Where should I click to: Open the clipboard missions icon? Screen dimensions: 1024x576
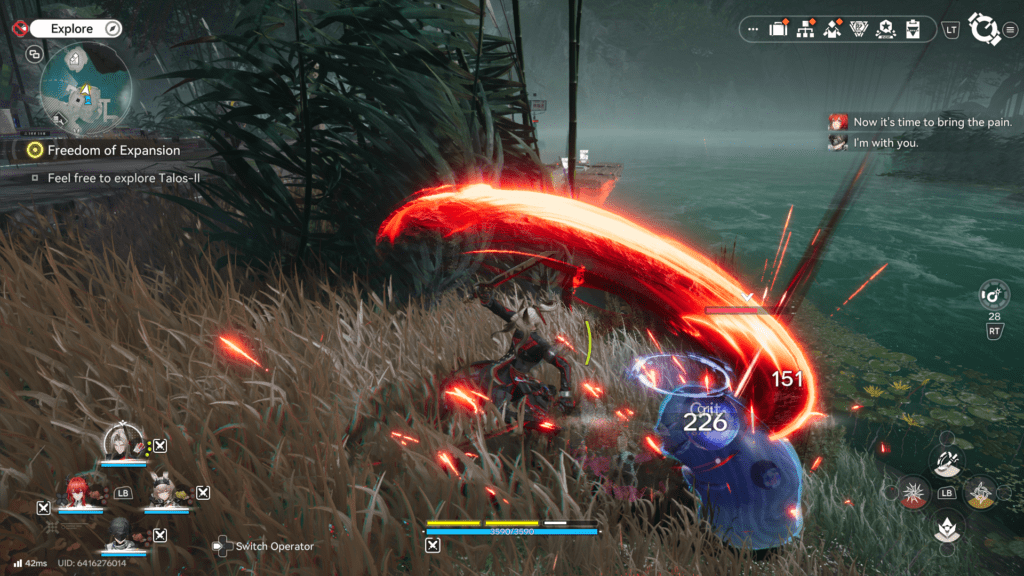[x=912, y=29]
